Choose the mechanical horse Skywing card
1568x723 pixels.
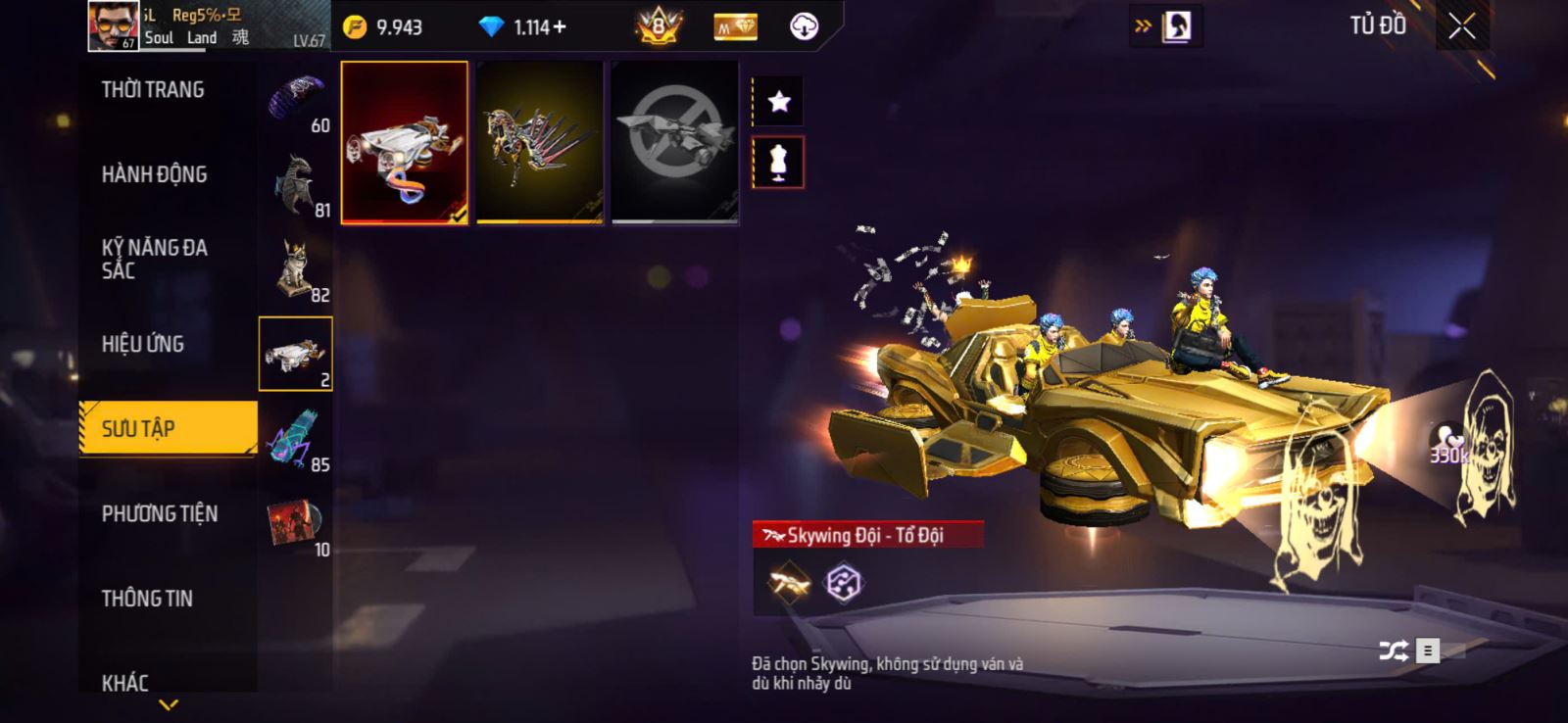click(539, 143)
